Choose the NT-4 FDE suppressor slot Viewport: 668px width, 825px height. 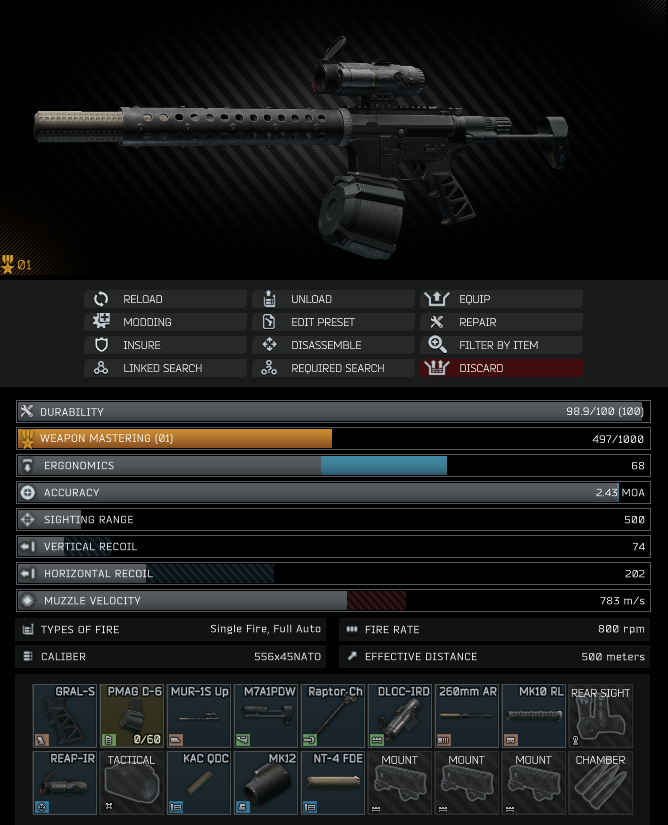(332, 783)
